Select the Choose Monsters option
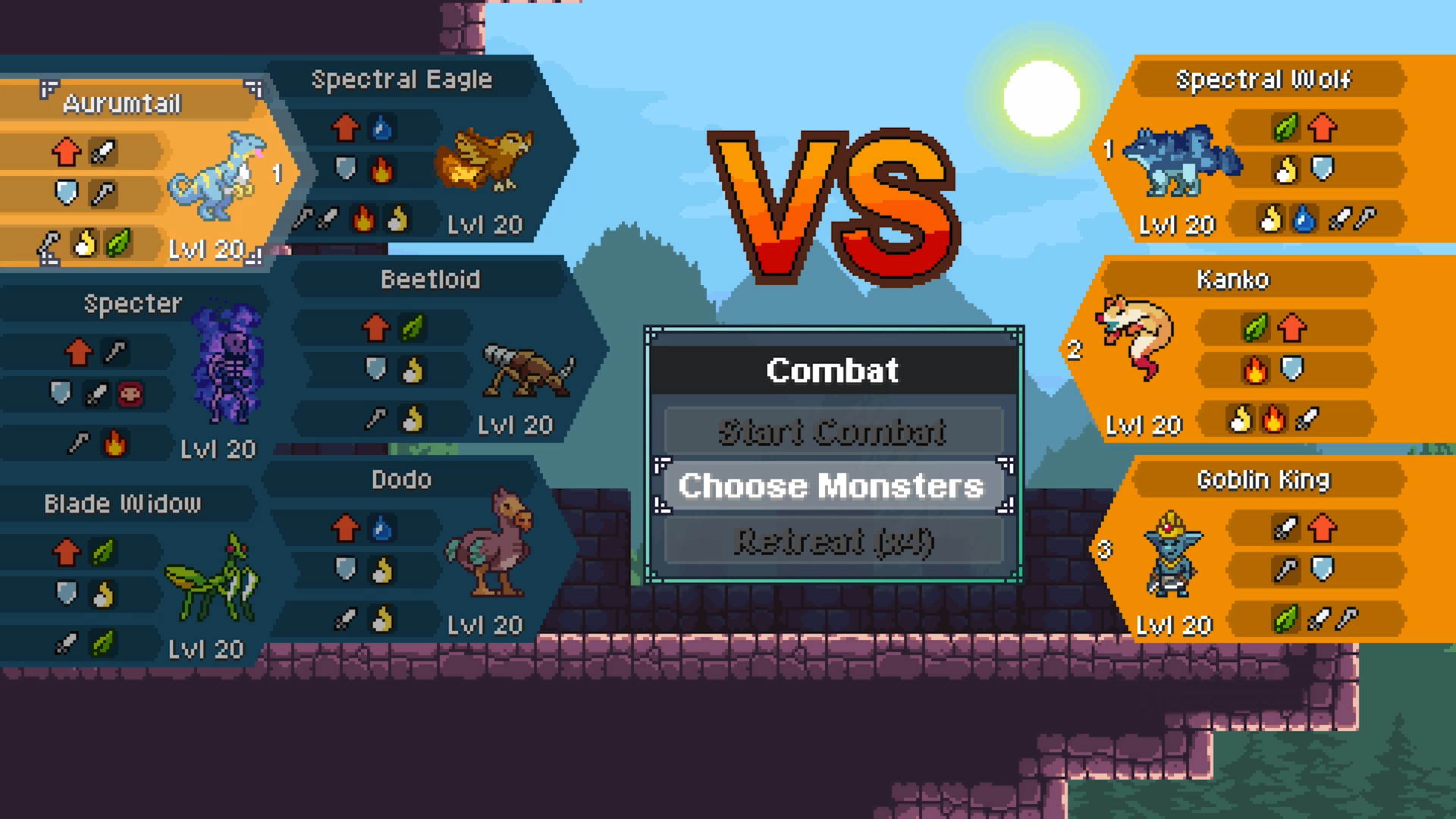The image size is (1456, 819). pyautogui.click(x=832, y=486)
